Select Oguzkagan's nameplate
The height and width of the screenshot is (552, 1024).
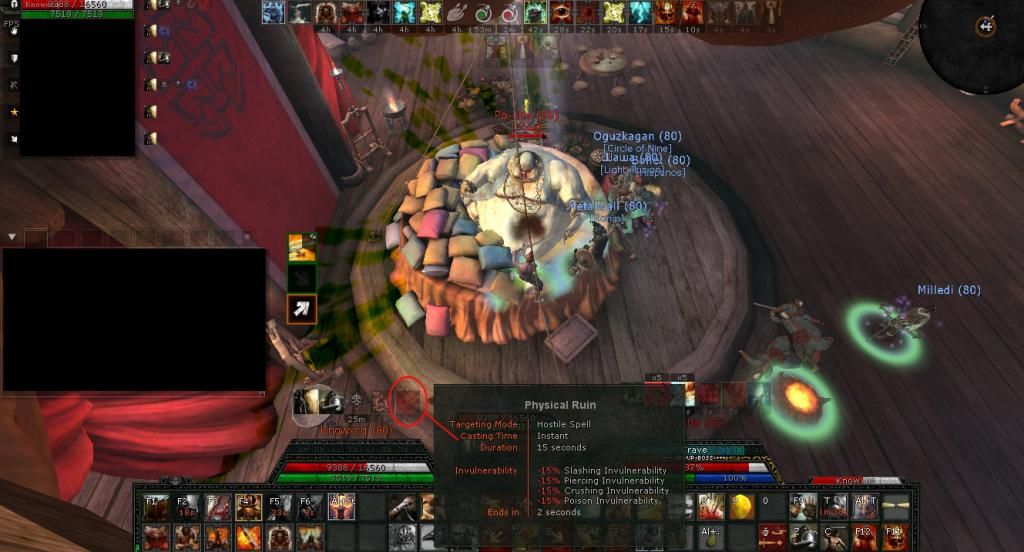pos(637,137)
